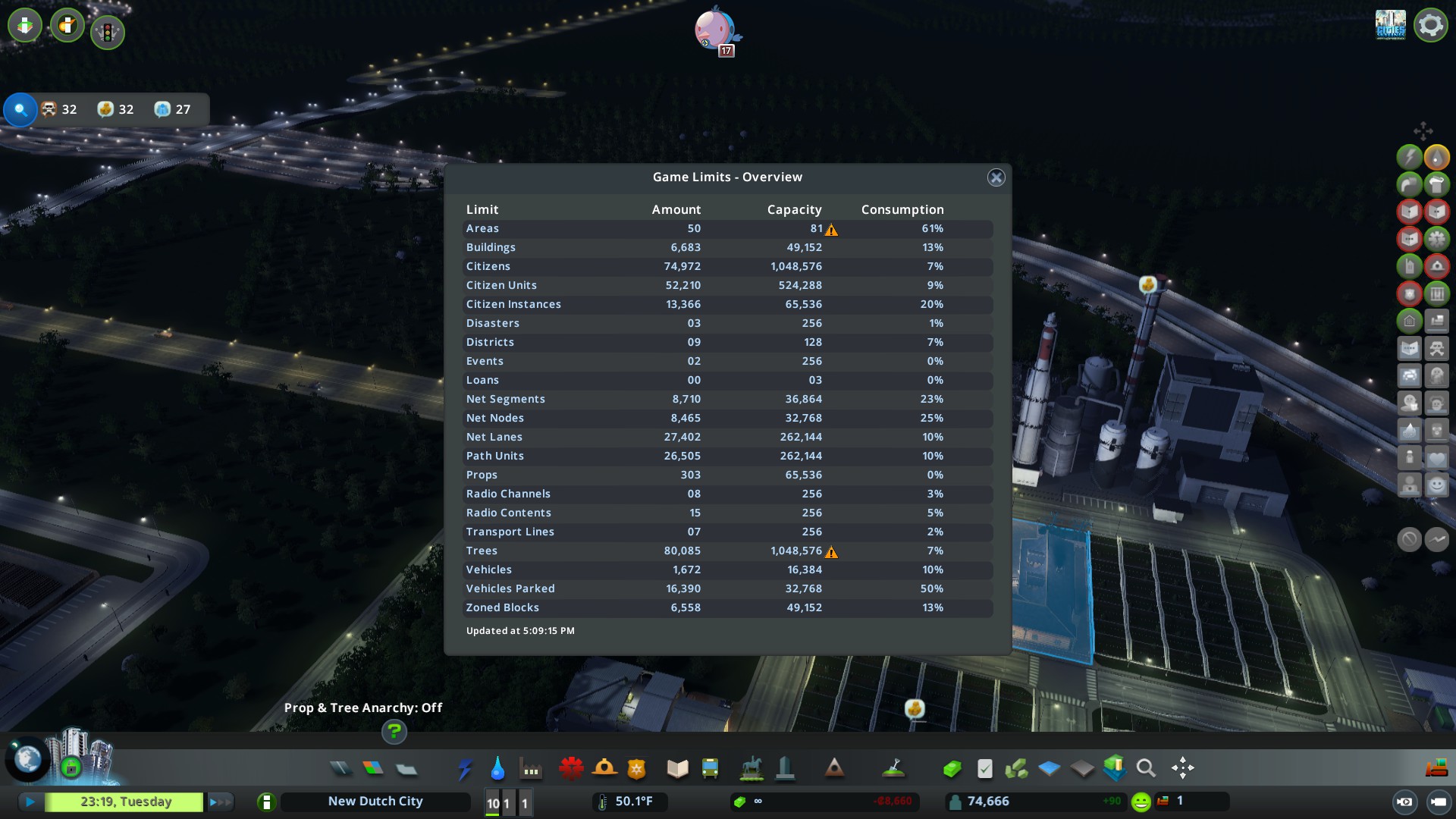Open the Water and Sewage menu
The image size is (1456, 819).
pyautogui.click(x=498, y=768)
